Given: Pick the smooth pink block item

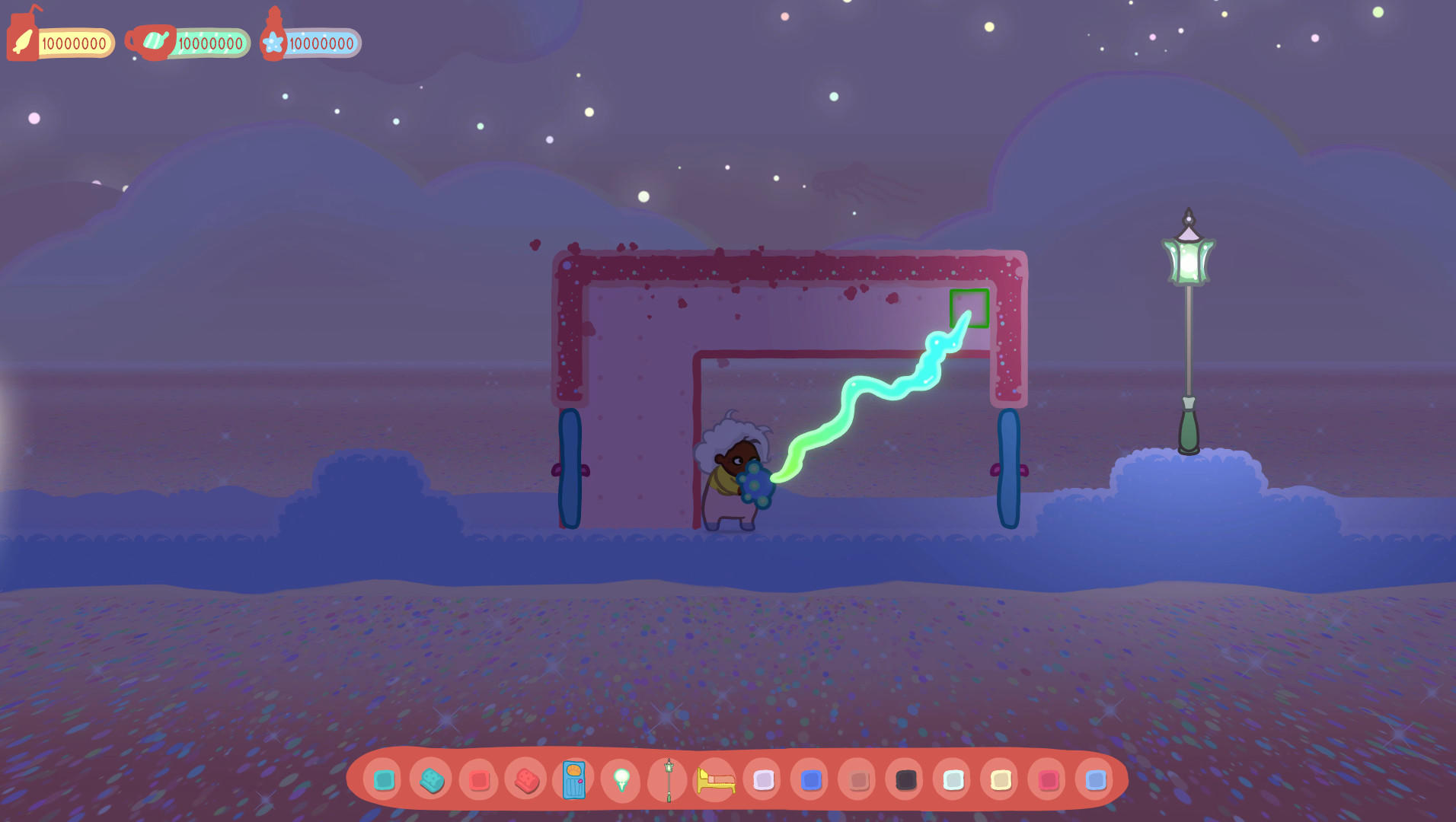Looking at the screenshot, I should click(x=478, y=780).
